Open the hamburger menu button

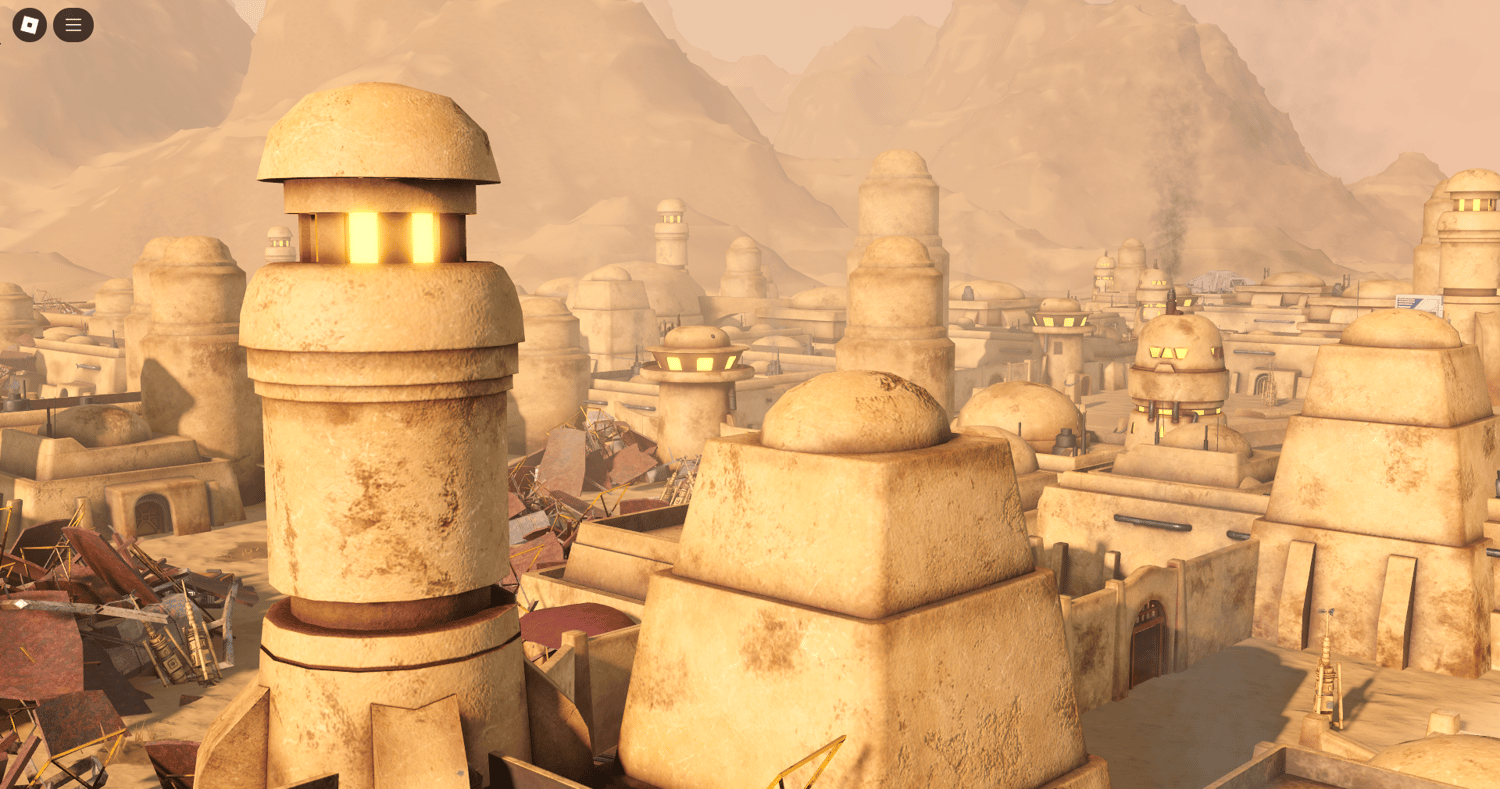coord(73,25)
